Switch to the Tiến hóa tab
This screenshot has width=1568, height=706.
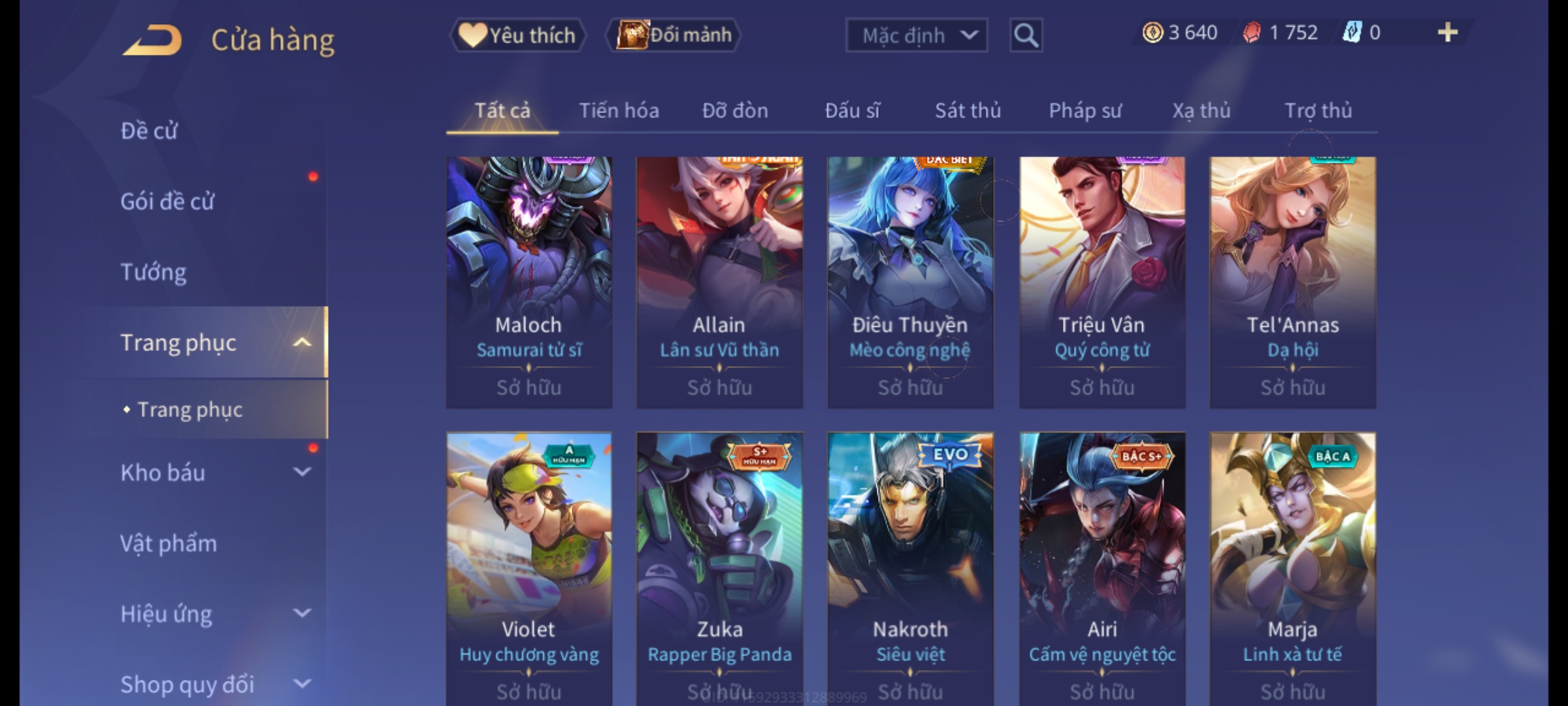pyautogui.click(x=619, y=111)
